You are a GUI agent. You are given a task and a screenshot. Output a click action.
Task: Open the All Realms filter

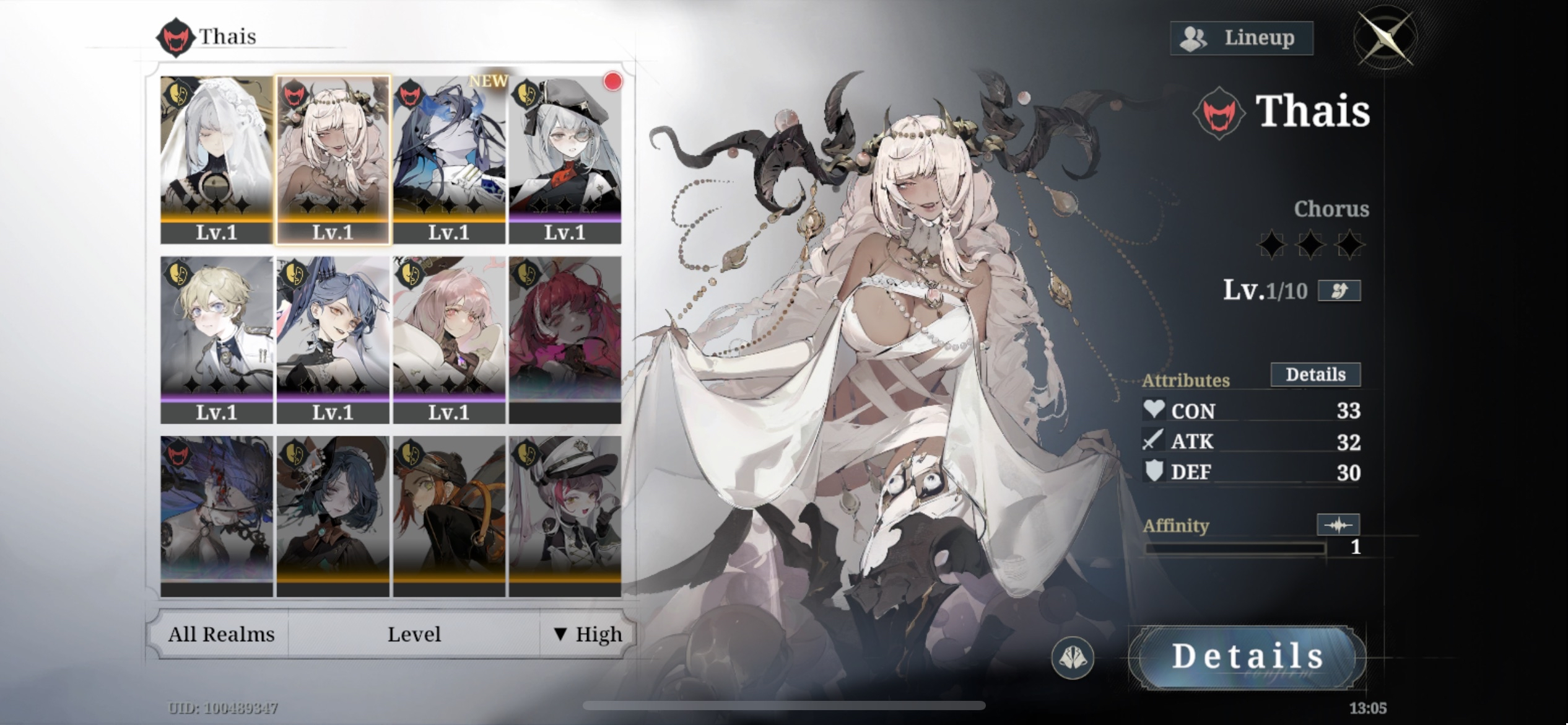point(220,634)
